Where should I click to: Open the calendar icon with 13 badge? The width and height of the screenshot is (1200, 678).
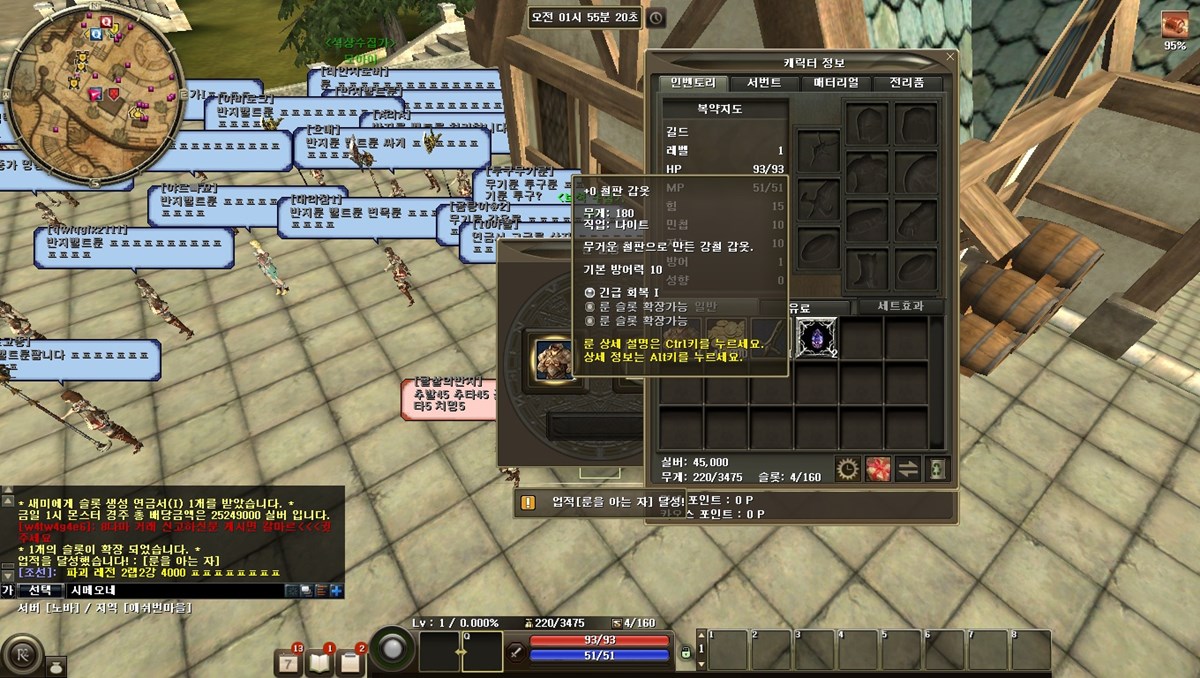[x=289, y=661]
